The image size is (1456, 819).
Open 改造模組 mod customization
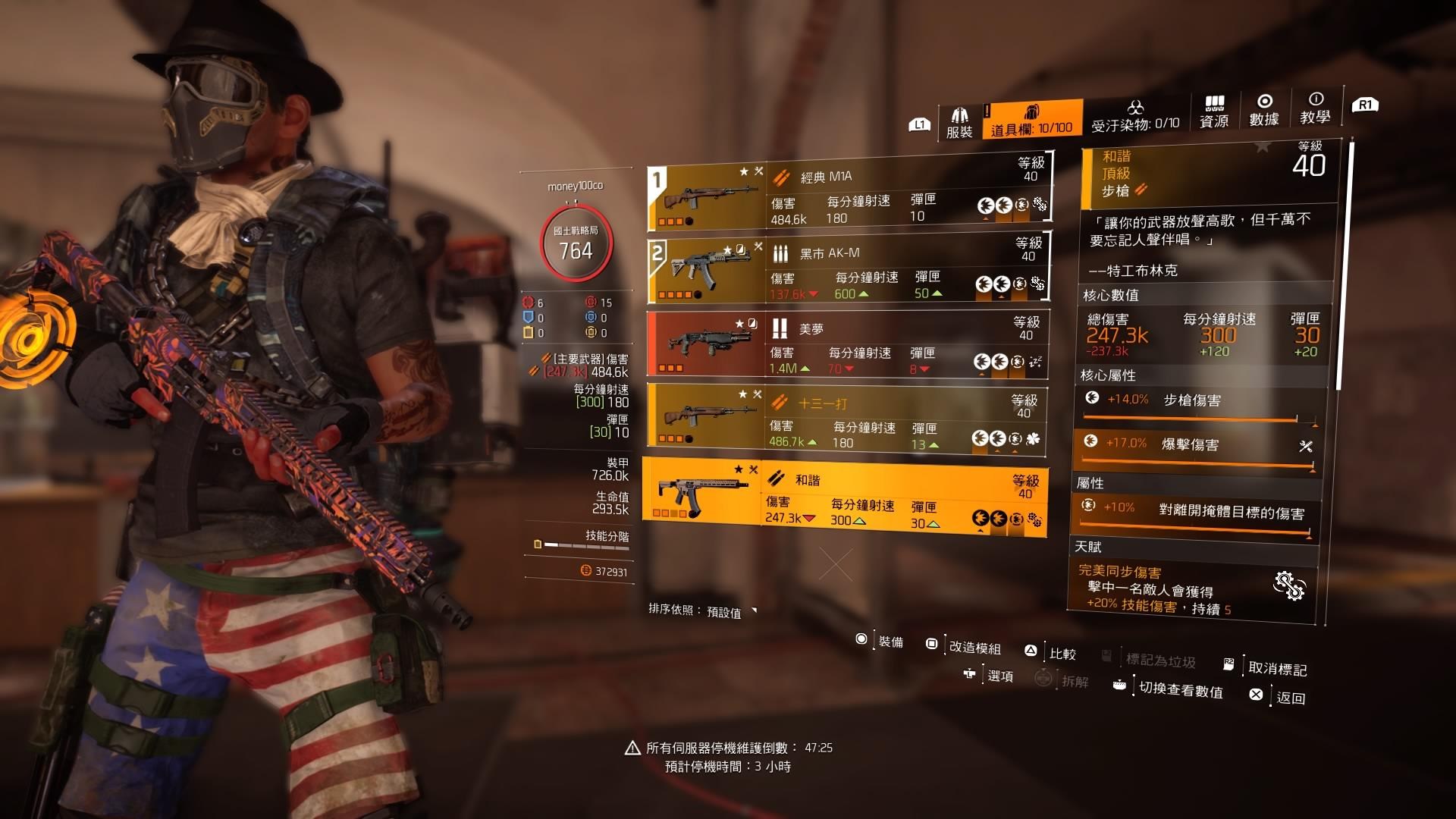[965, 646]
